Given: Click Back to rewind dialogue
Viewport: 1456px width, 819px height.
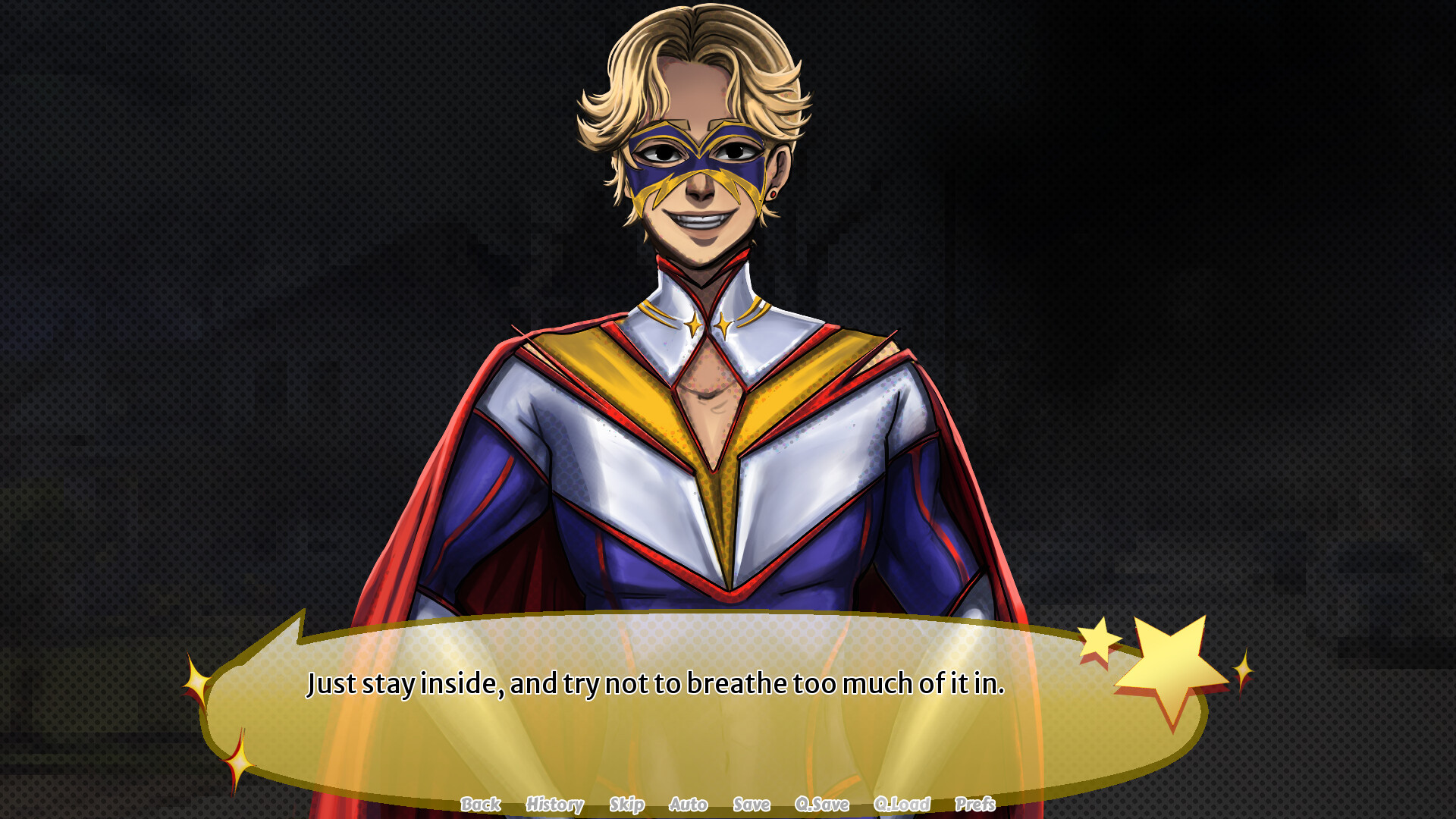Looking at the screenshot, I should 482,805.
